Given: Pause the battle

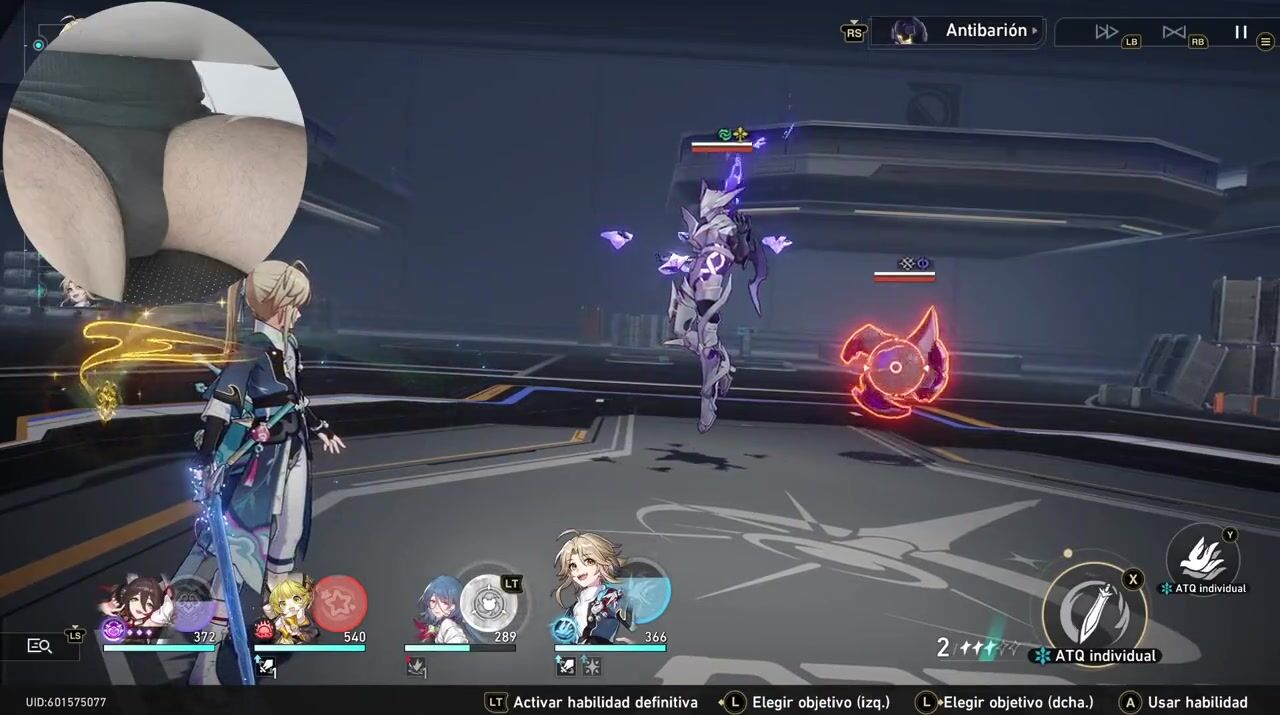Looking at the screenshot, I should tap(1240, 32).
